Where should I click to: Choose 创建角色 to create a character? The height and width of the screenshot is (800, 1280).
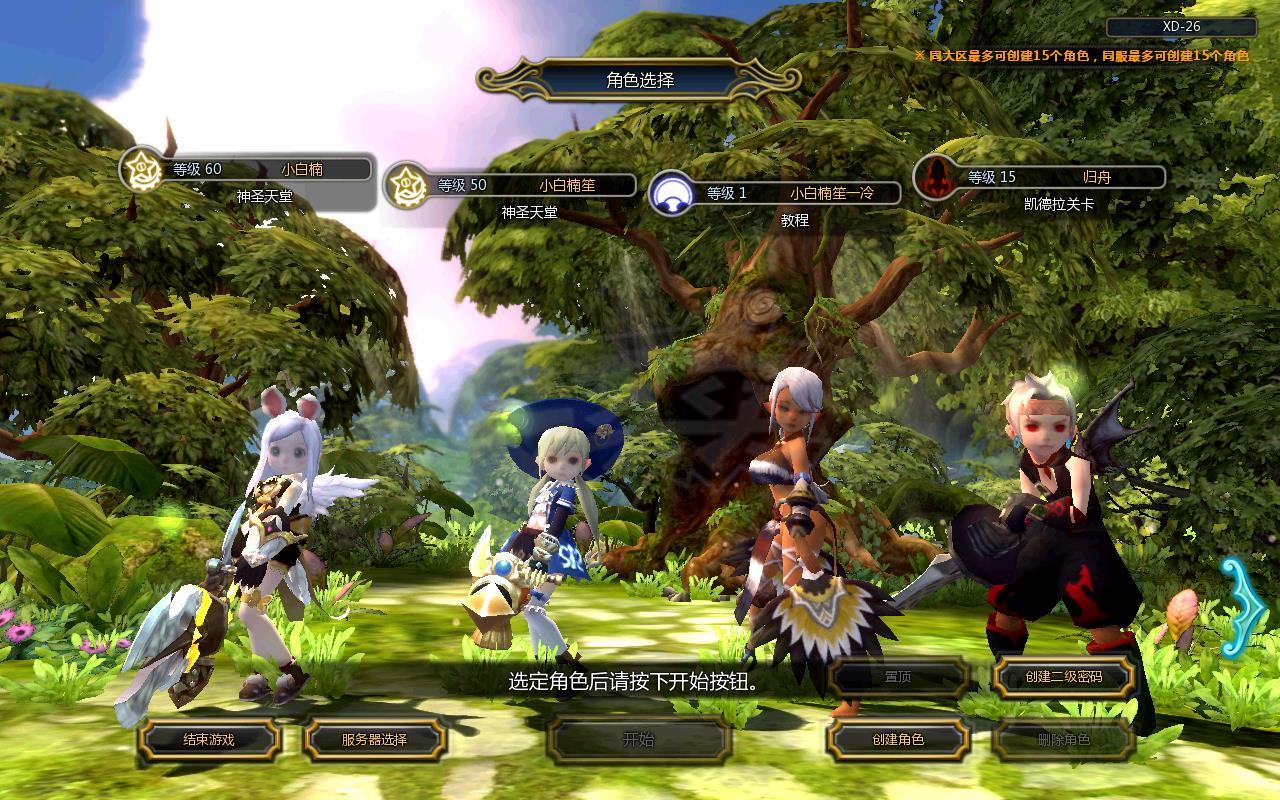click(x=897, y=740)
